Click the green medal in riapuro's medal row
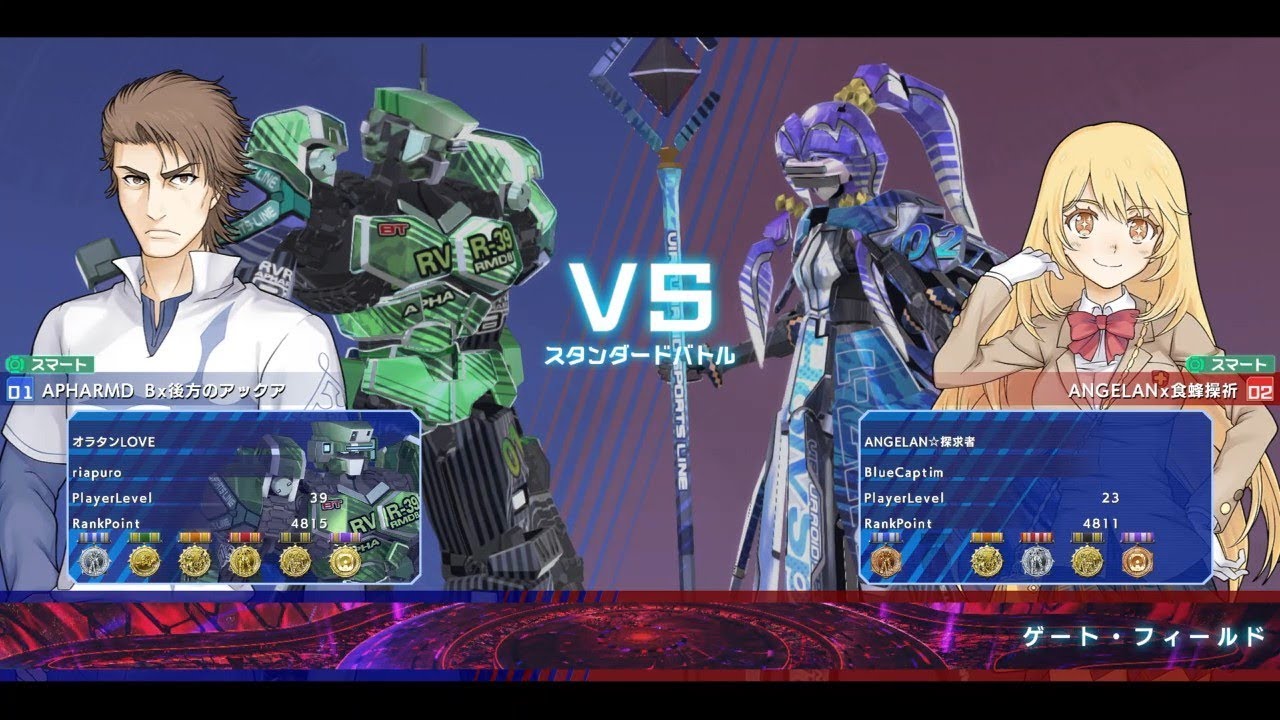 pos(144,560)
